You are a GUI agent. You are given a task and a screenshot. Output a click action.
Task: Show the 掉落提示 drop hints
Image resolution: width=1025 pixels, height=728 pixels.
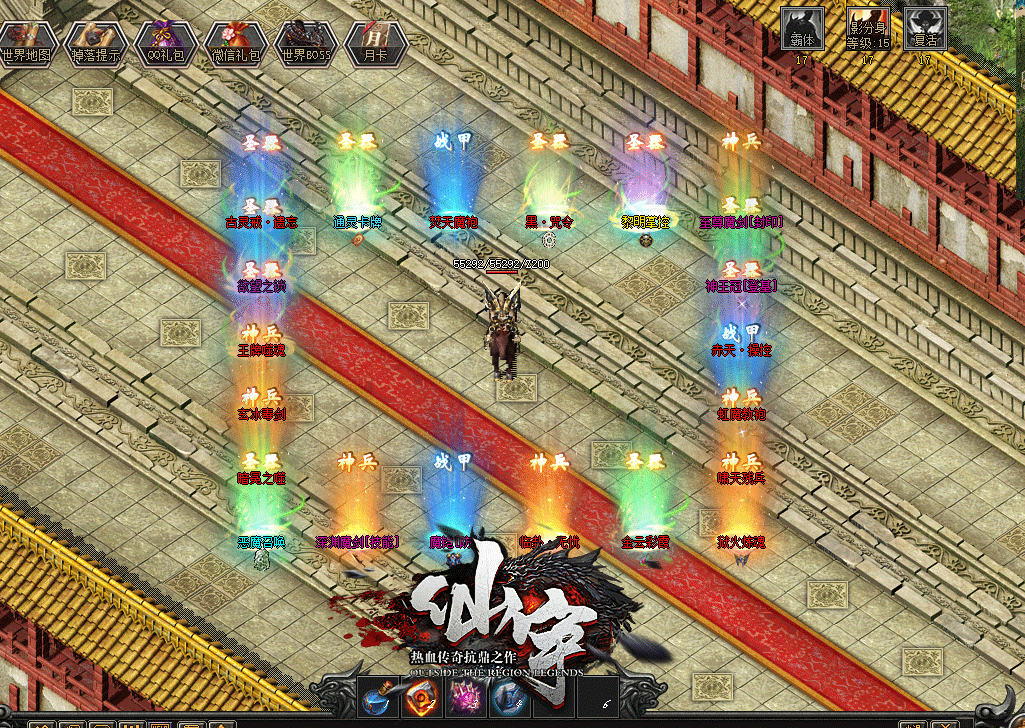tap(96, 42)
